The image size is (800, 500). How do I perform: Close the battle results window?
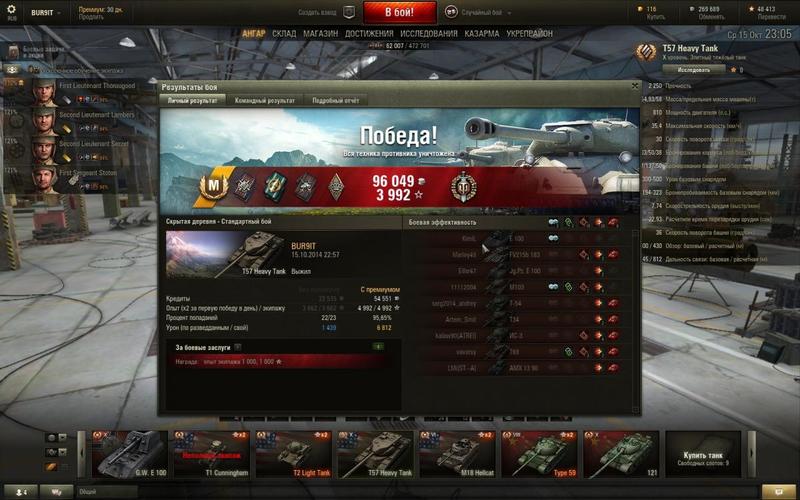click(x=635, y=87)
